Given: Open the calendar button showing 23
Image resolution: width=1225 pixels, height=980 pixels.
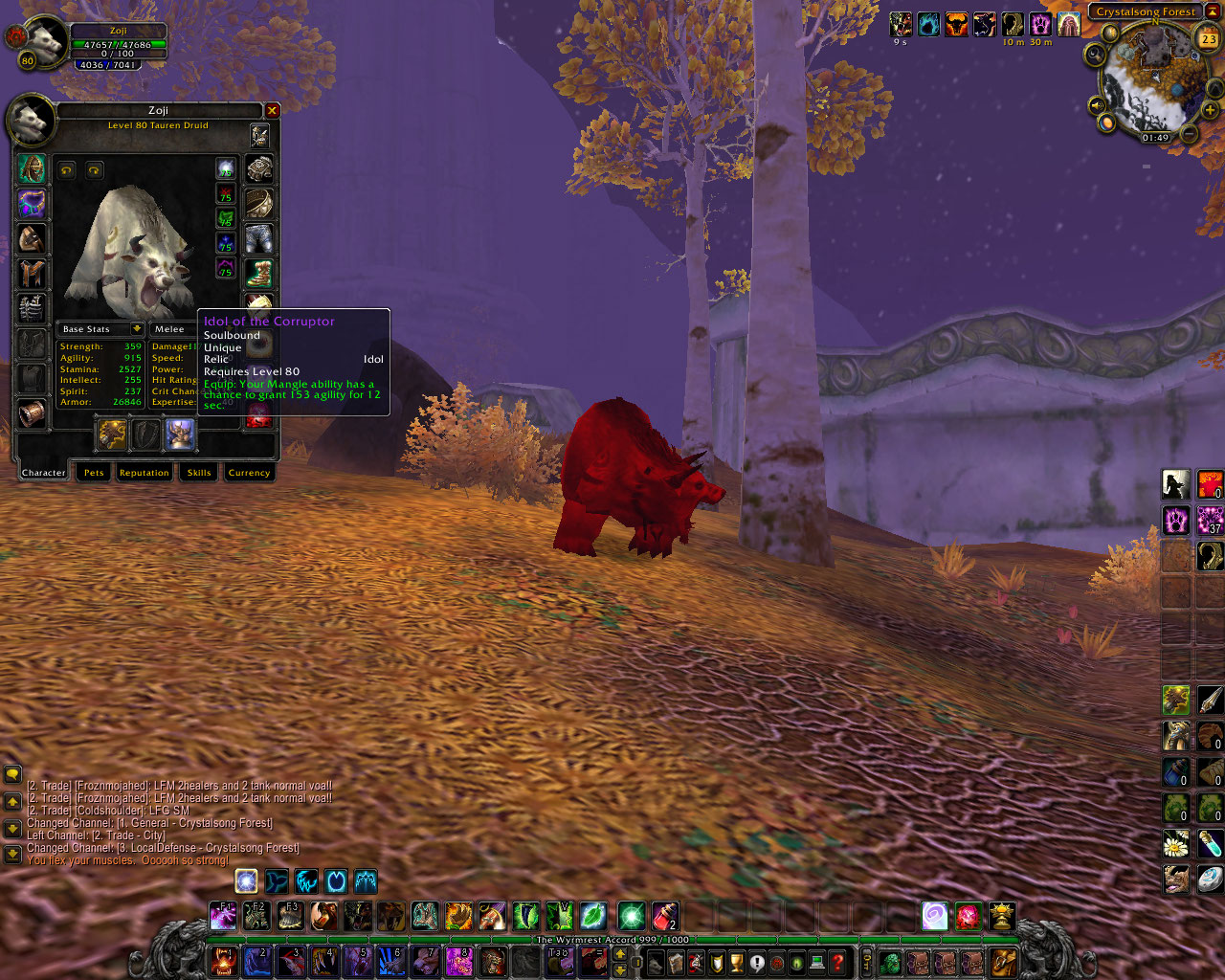Looking at the screenshot, I should tap(1208, 39).
